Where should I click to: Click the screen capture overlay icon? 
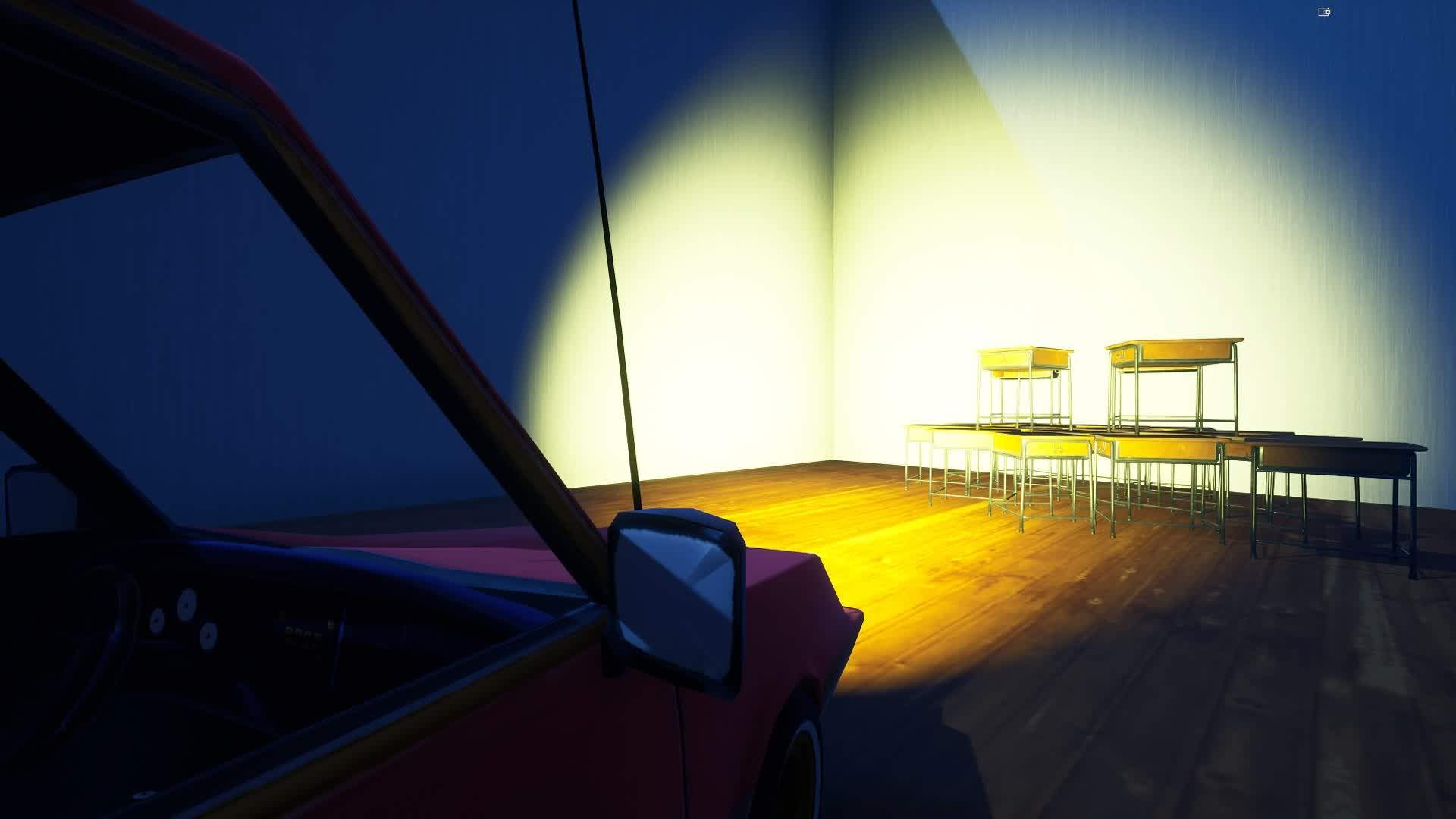click(1324, 11)
